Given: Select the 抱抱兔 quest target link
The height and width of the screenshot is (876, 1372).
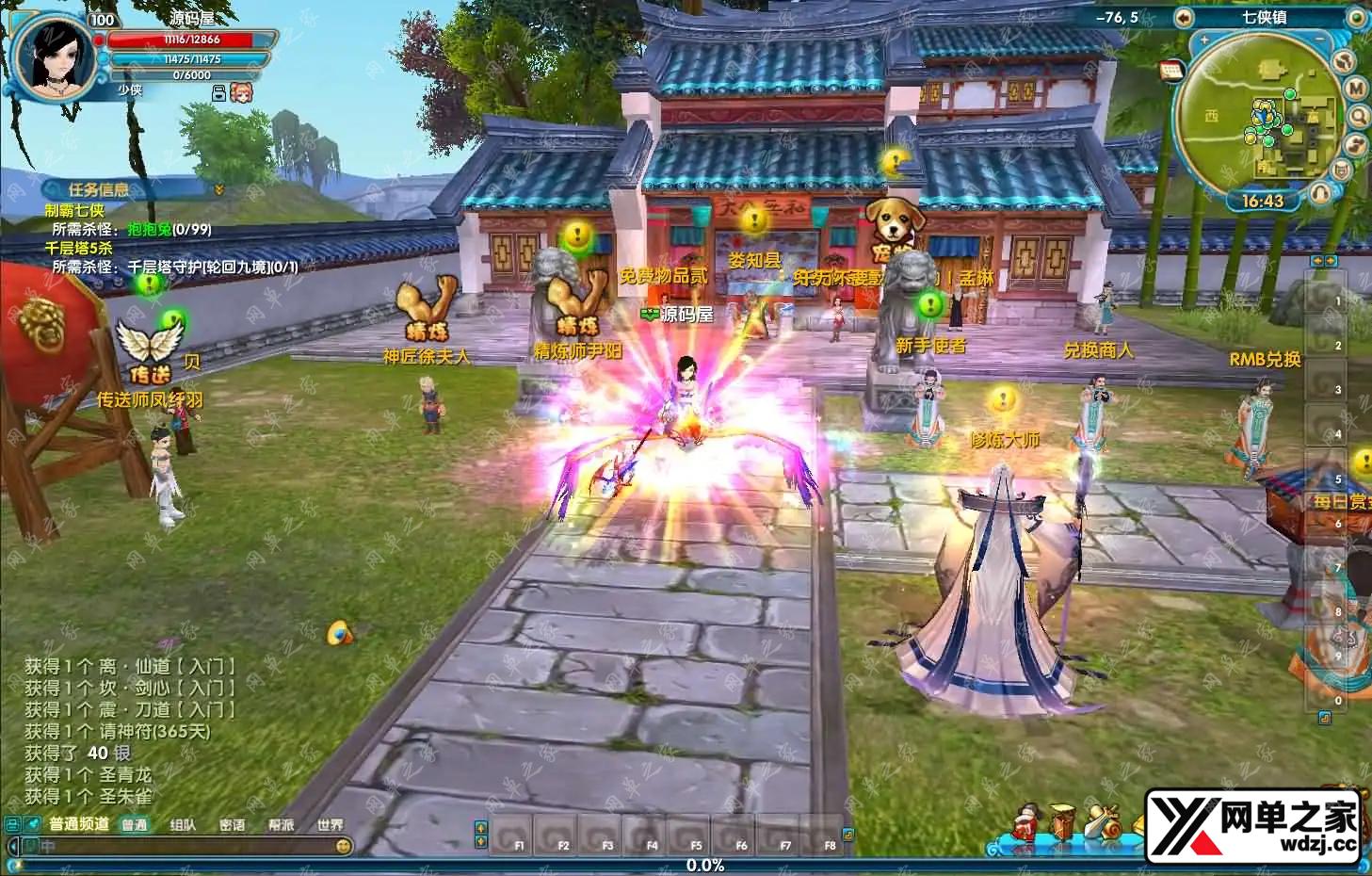Looking at the screenshot, I should (151, 229).
